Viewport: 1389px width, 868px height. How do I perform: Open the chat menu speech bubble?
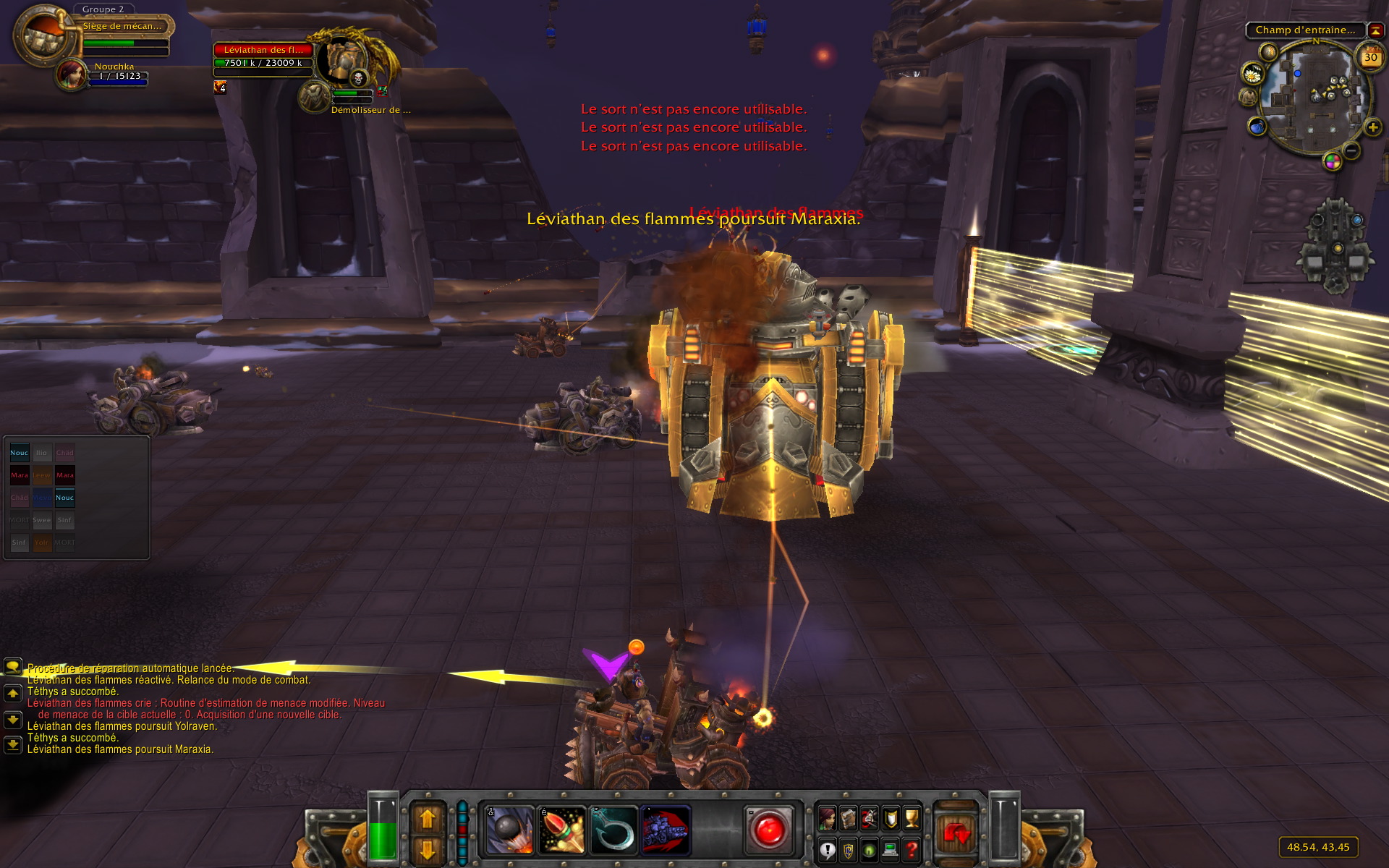[x=13, y=666]
